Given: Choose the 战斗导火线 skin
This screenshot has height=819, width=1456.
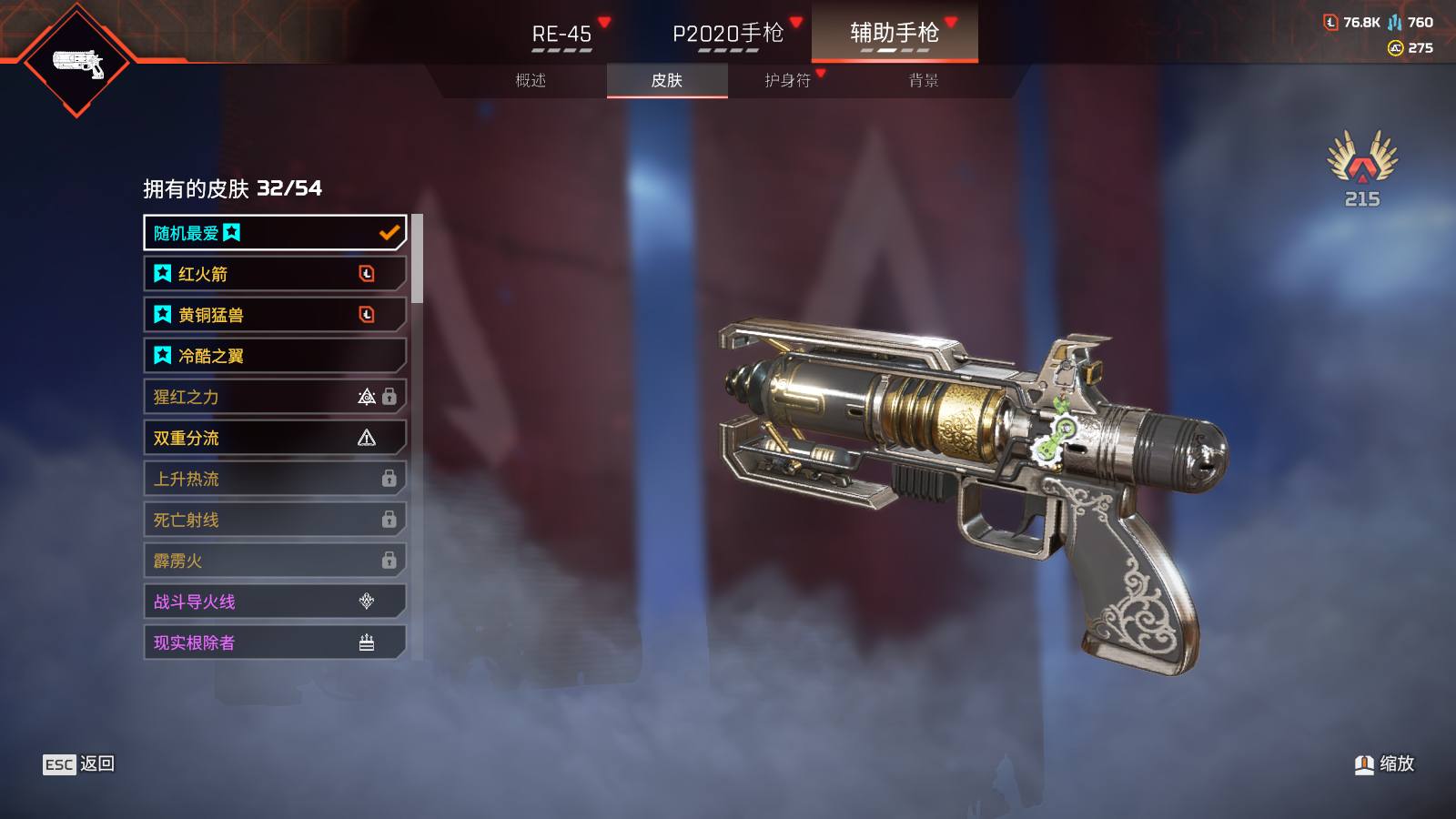Looking at the screenshot, I should tap(274, 602).
